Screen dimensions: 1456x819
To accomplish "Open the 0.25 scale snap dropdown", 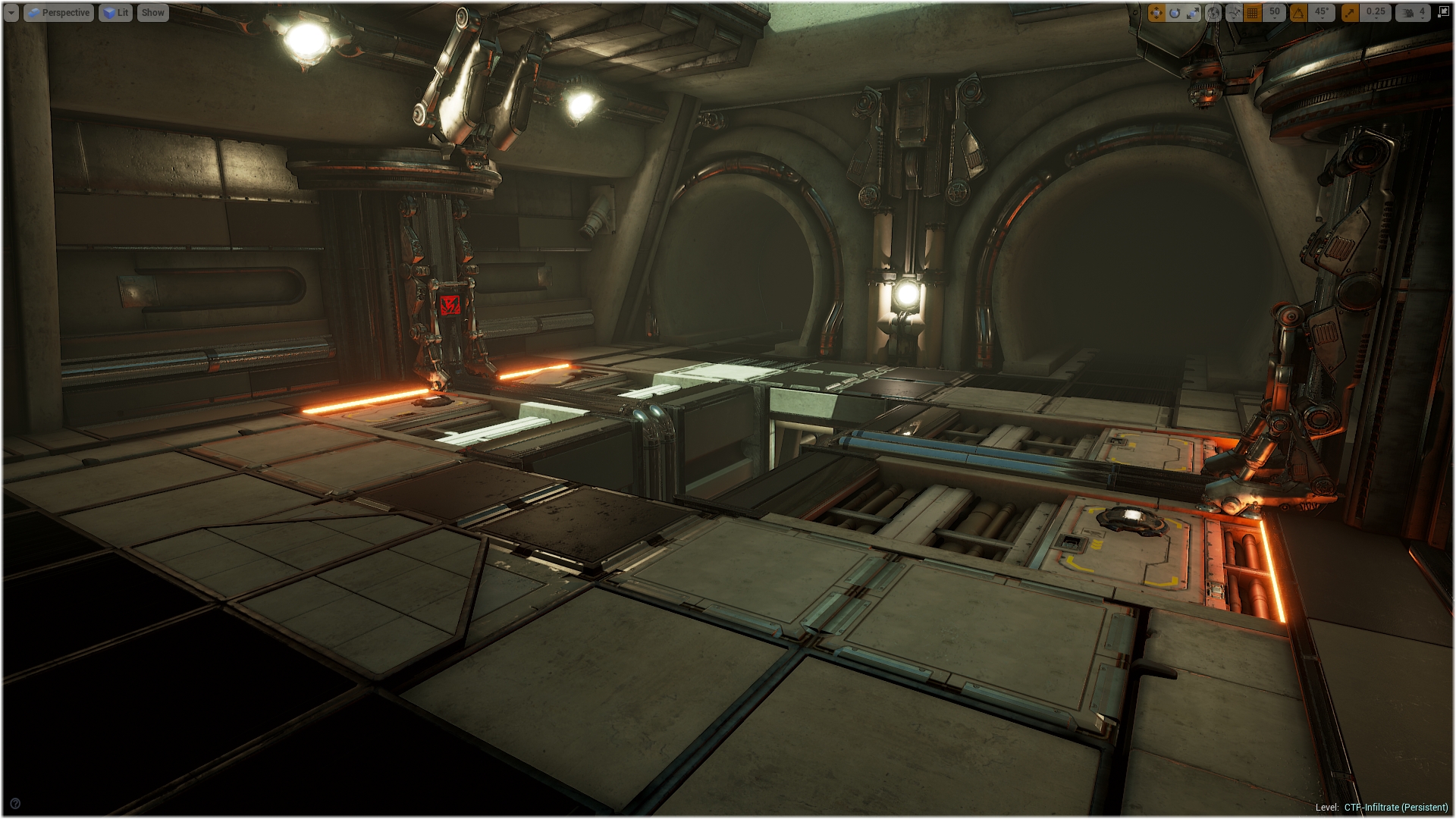I will [x=1376, y=13].
